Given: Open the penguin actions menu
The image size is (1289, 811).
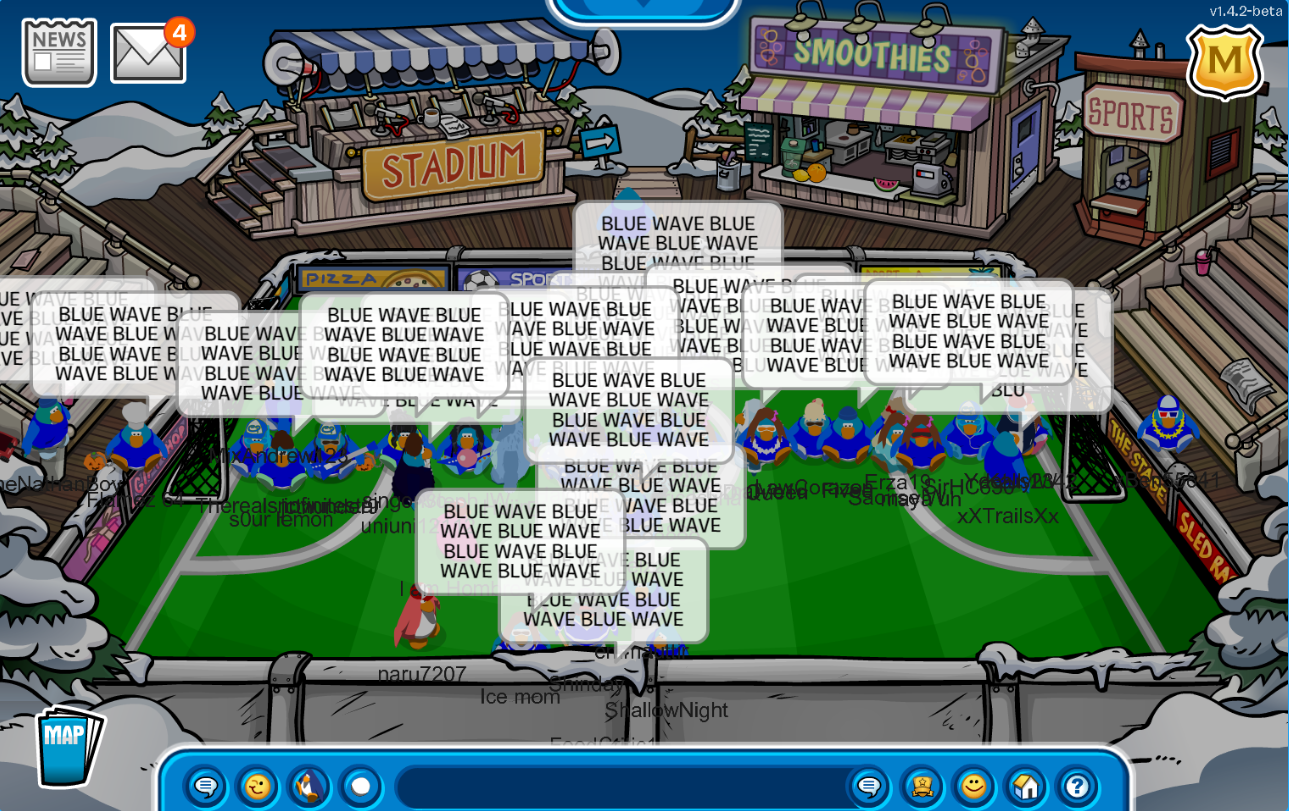Looking at the screenshot, I should tap(309, 787).
